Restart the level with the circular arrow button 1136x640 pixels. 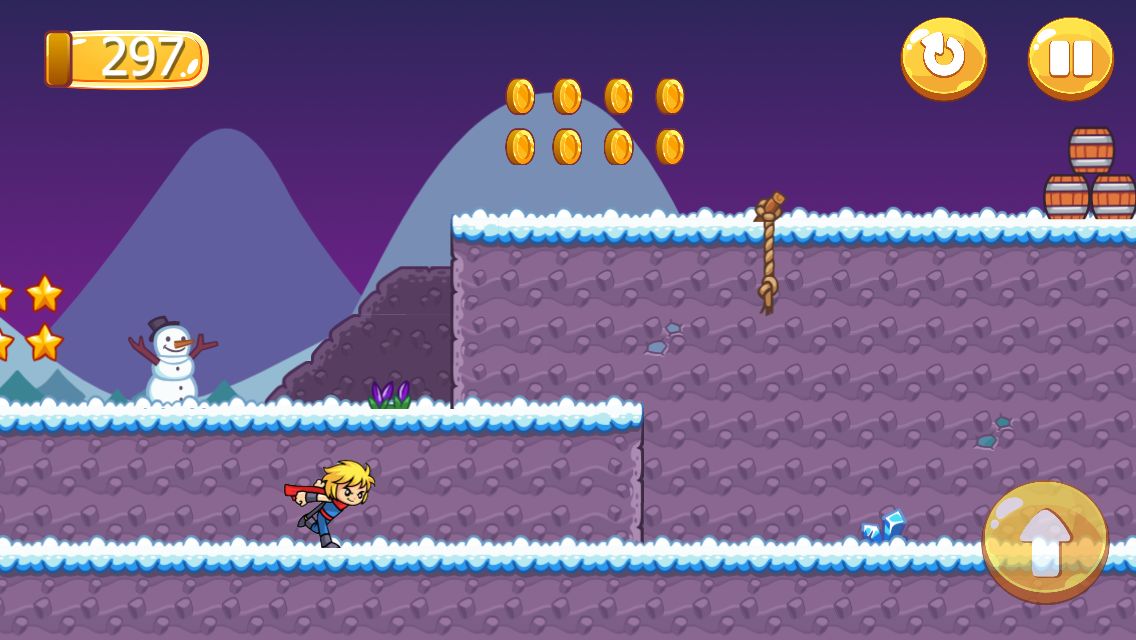(x=943, y=58)
